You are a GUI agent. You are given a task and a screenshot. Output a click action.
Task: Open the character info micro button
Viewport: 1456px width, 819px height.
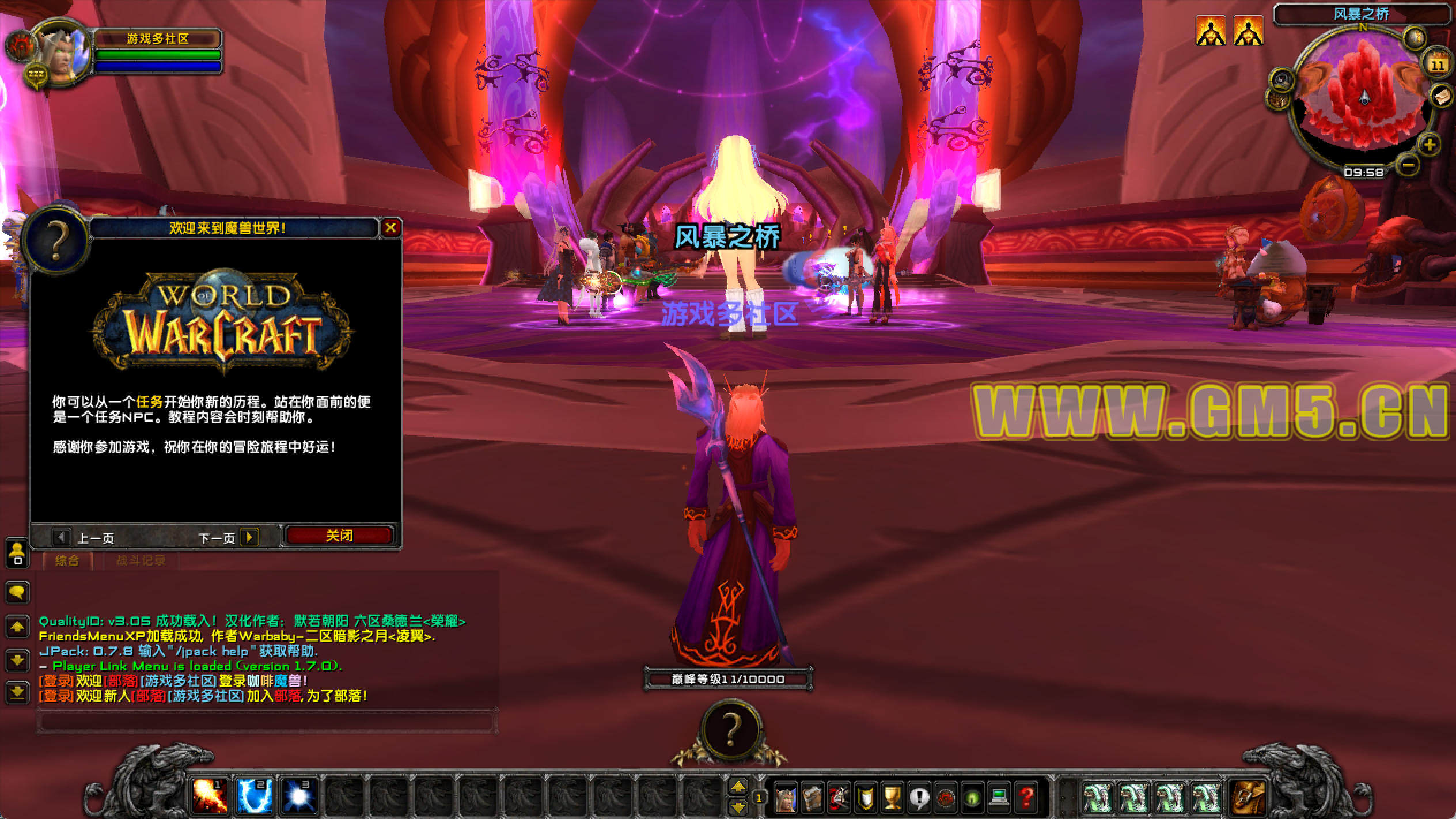785,798
